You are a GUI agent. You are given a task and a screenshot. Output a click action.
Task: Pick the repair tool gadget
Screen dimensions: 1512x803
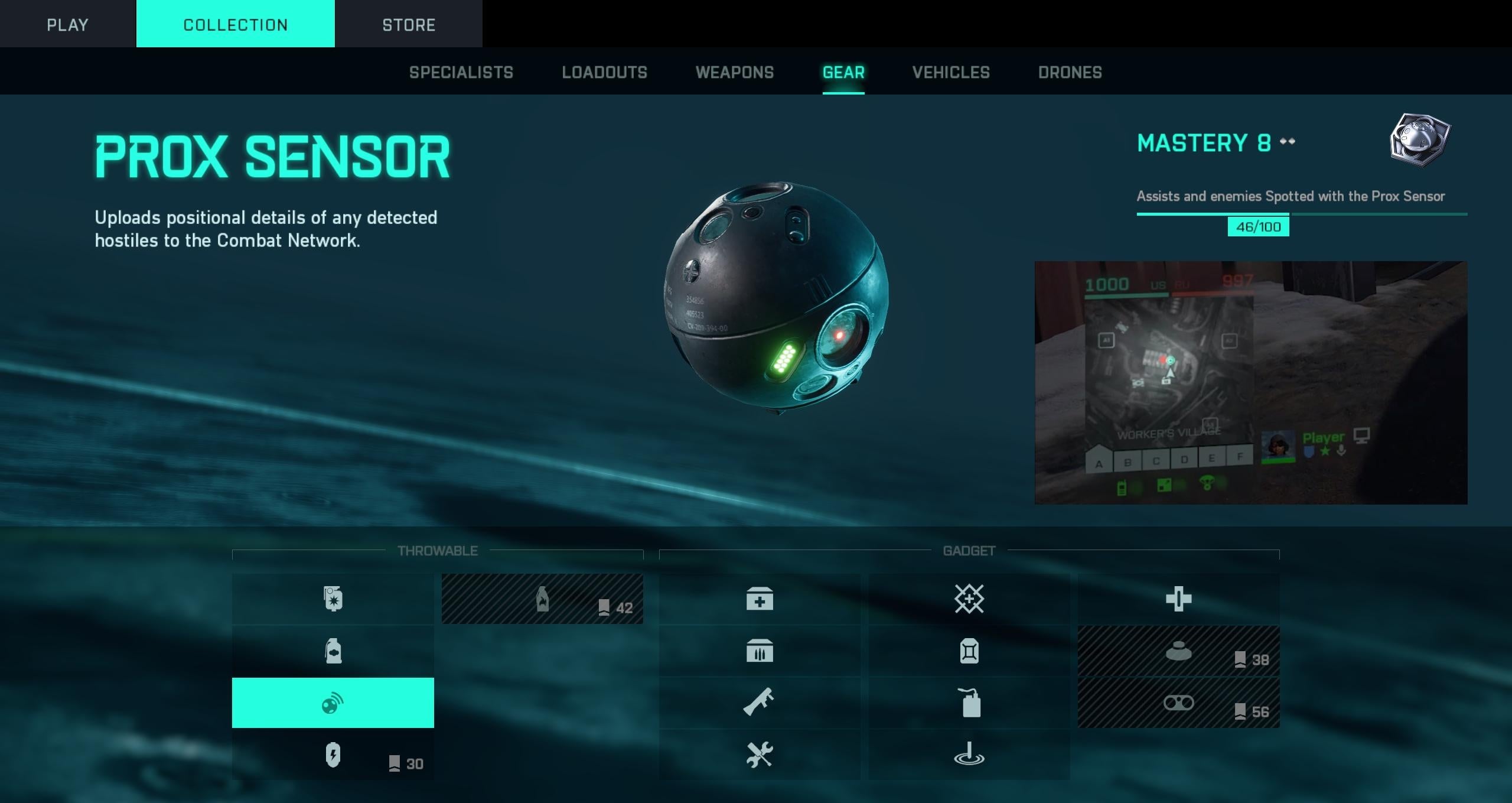(x=760, y=755)
